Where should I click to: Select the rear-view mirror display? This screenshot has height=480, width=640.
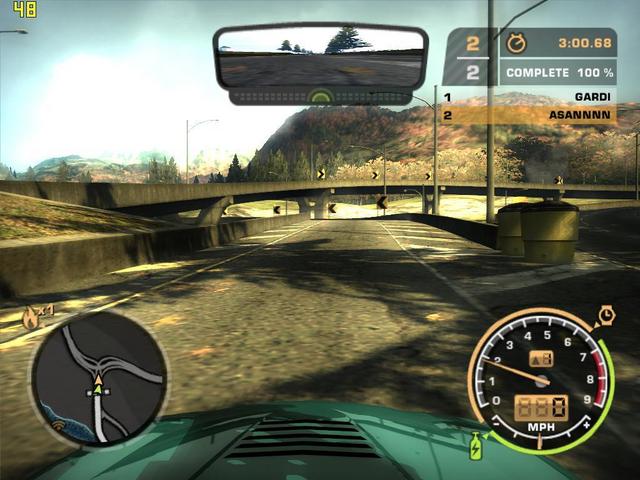(320, 58)
